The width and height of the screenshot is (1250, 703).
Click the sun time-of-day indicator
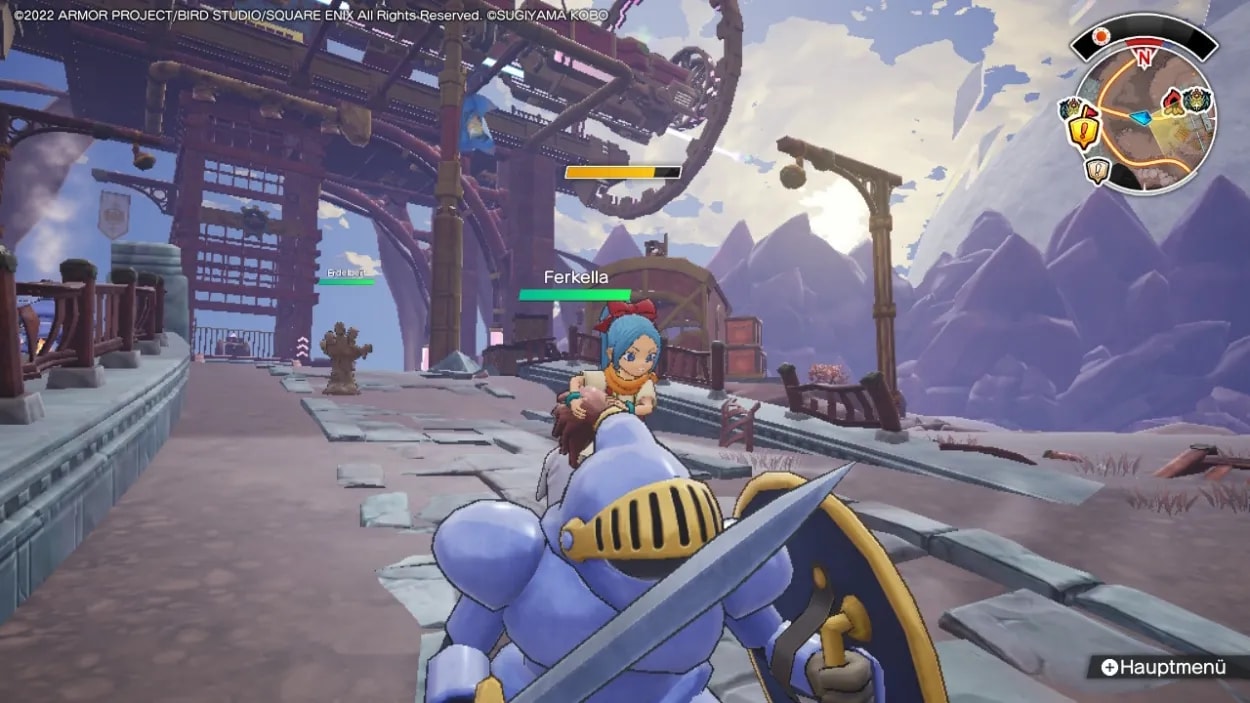pos(1102,37)
